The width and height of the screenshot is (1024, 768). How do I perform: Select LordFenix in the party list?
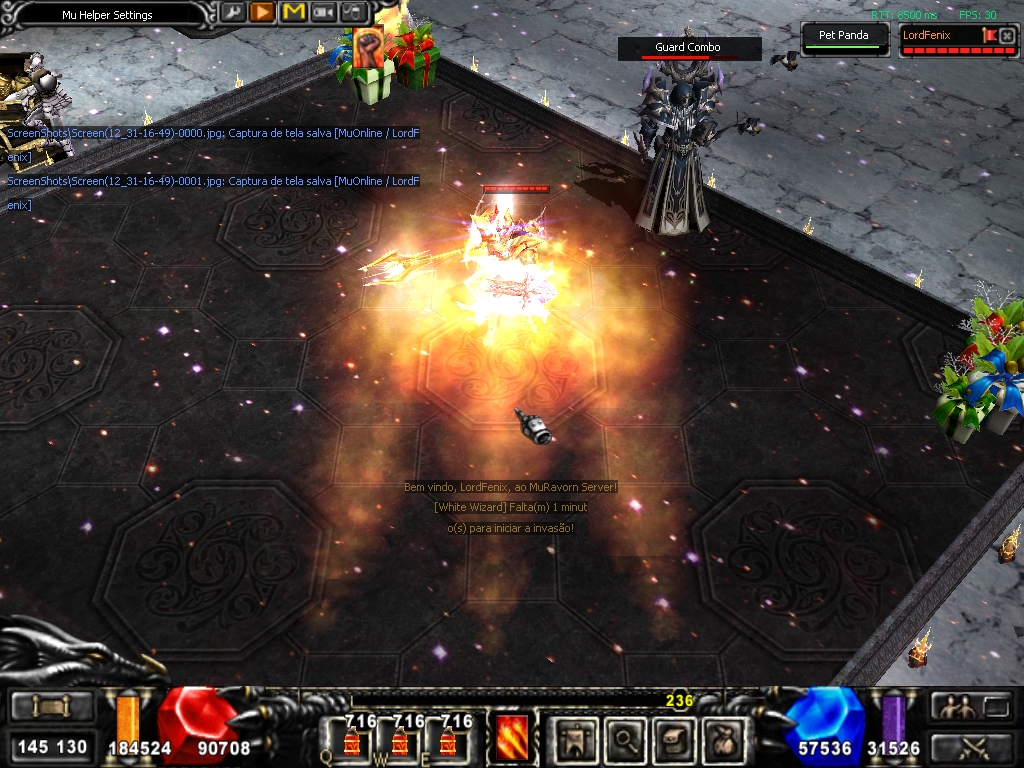coord(938,36)
